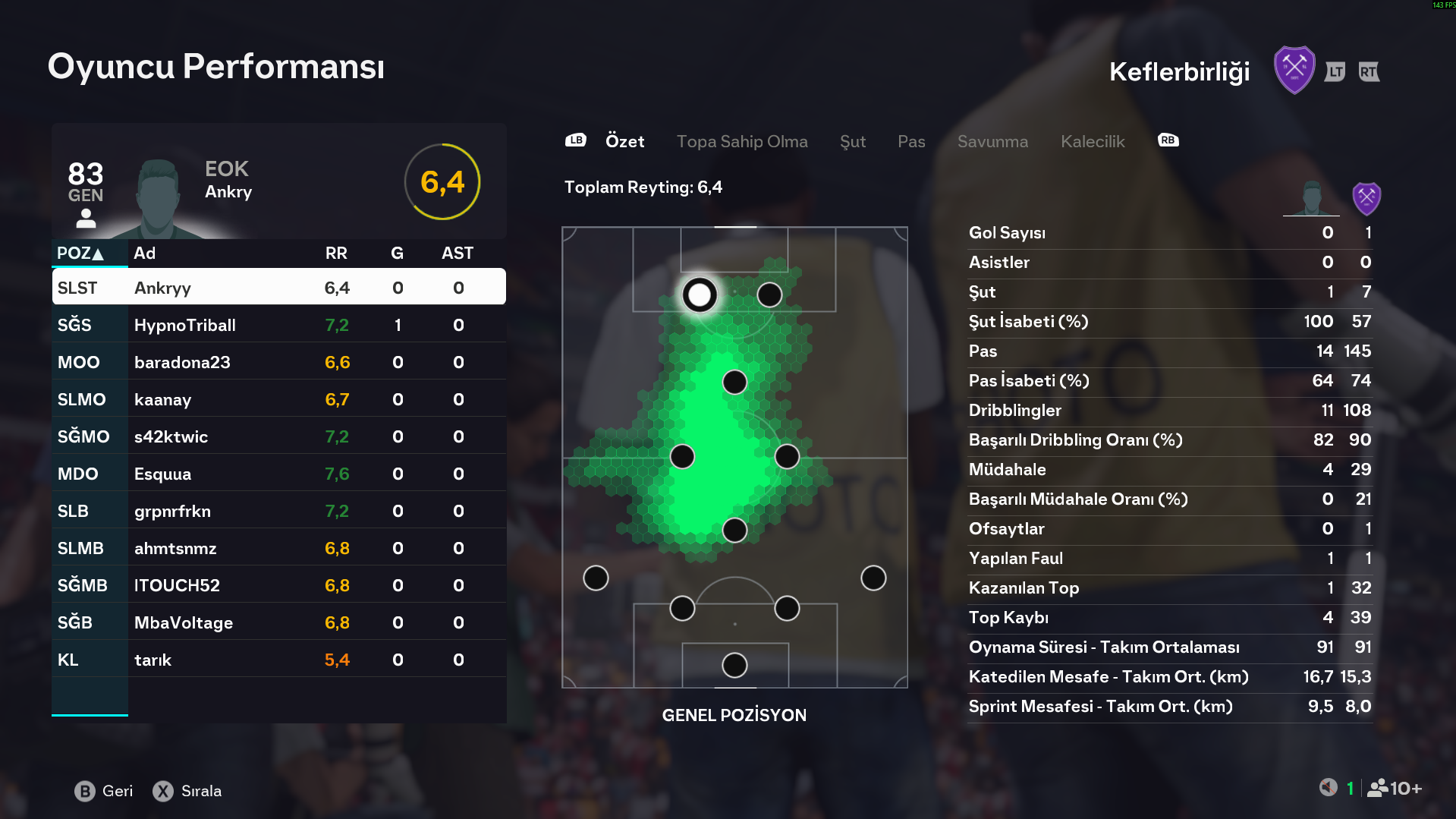Select kaanay from the player list
Screen dimensions: 1456x819
[278, 399]
